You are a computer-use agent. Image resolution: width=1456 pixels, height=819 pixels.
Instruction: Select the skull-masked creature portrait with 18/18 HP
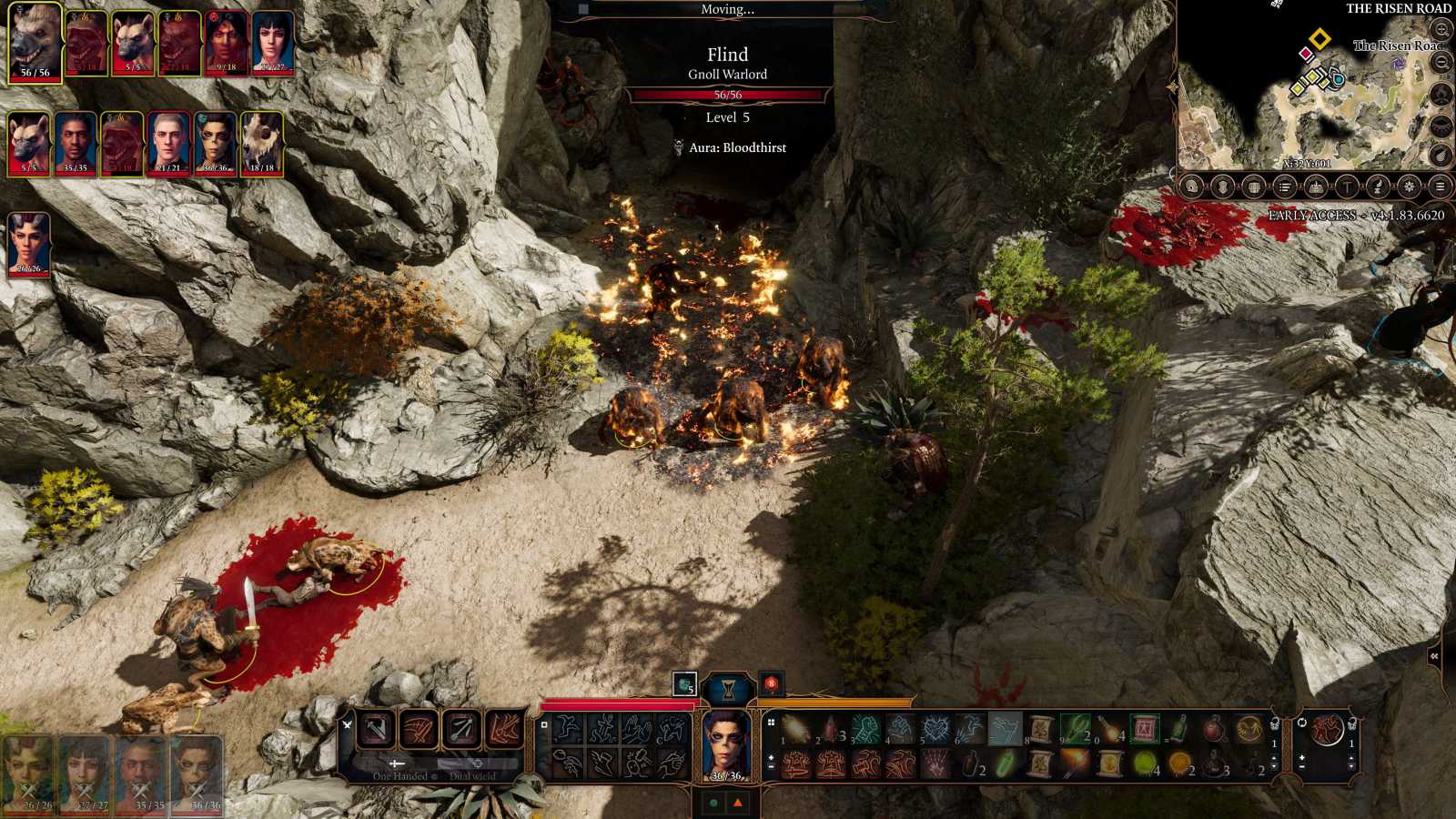(x=262, y=143)
